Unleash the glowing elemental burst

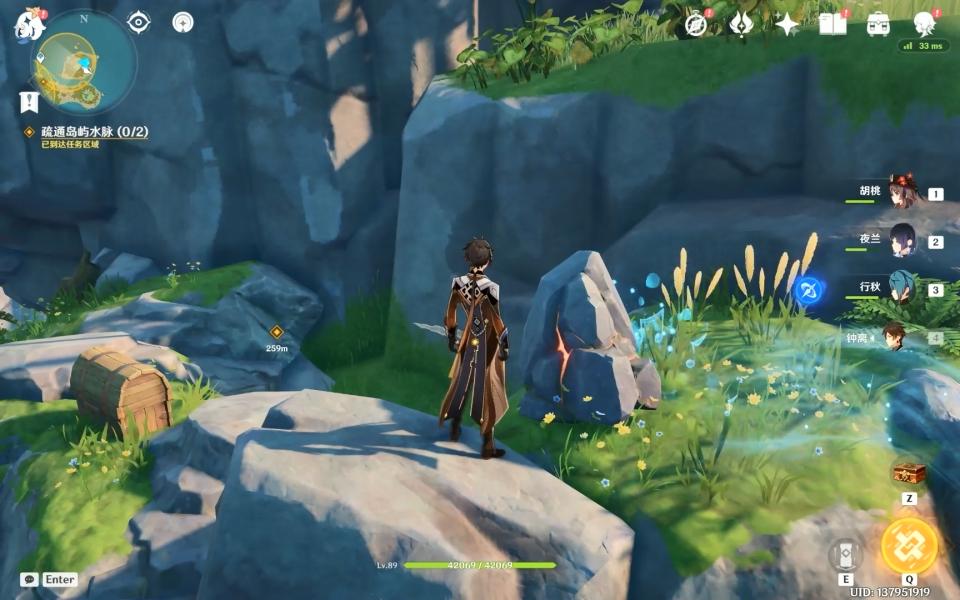coord(909,546)
